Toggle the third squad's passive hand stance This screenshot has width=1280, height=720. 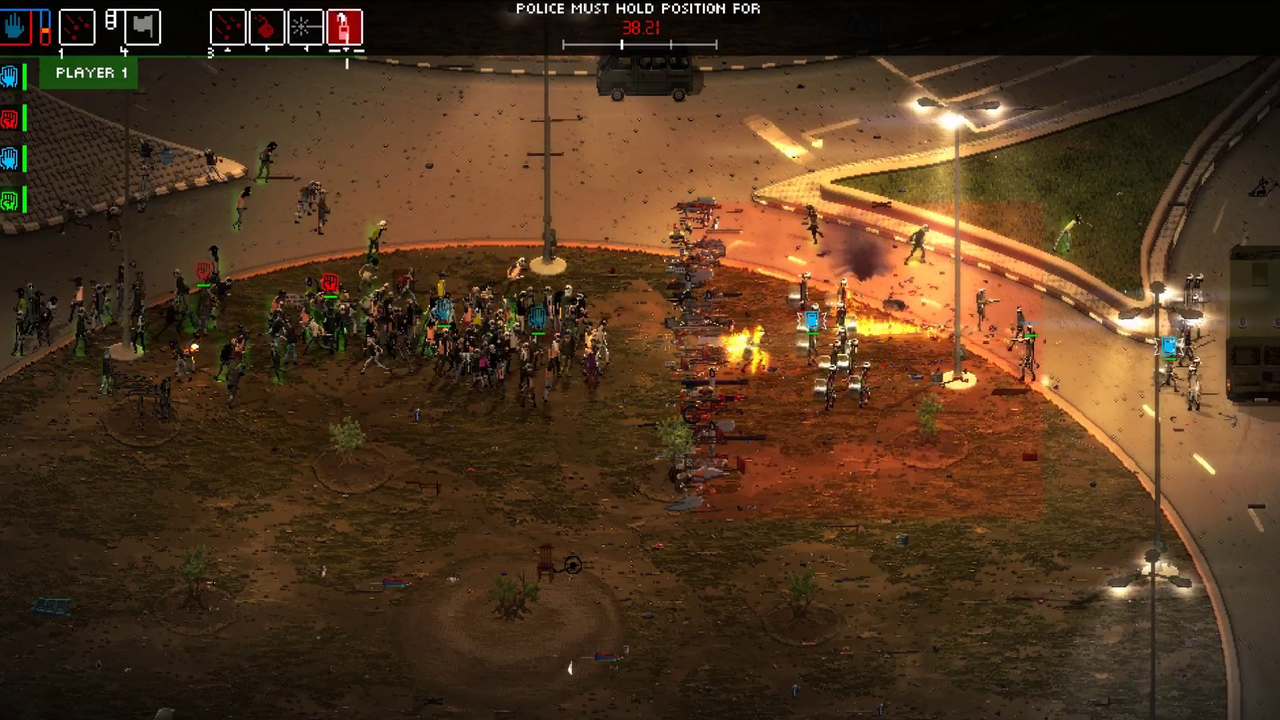(x=9, y=158)
